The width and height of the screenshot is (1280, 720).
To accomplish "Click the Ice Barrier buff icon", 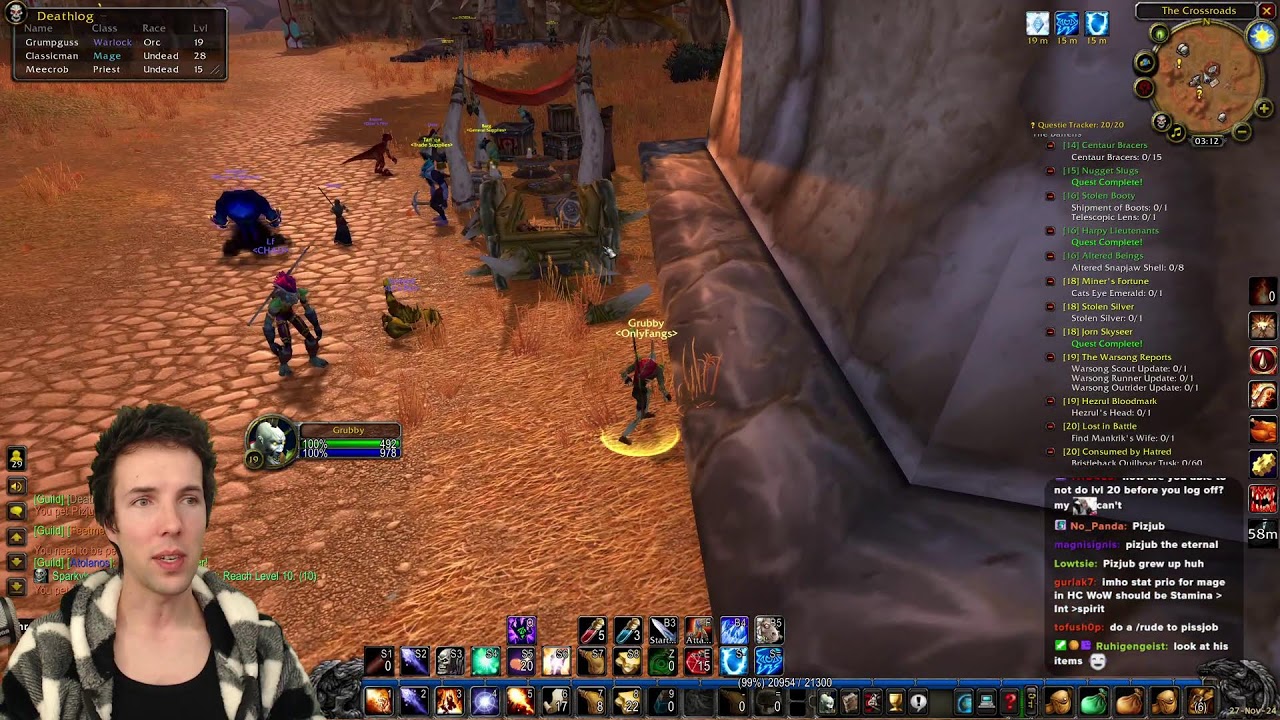I will tap(1097, 23).
